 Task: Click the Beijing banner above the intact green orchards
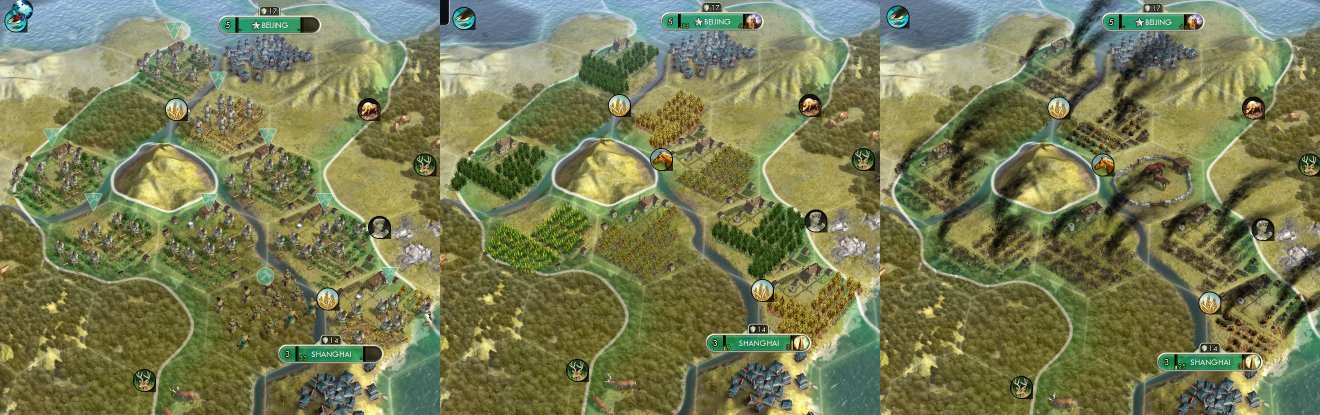pos(711,22)
